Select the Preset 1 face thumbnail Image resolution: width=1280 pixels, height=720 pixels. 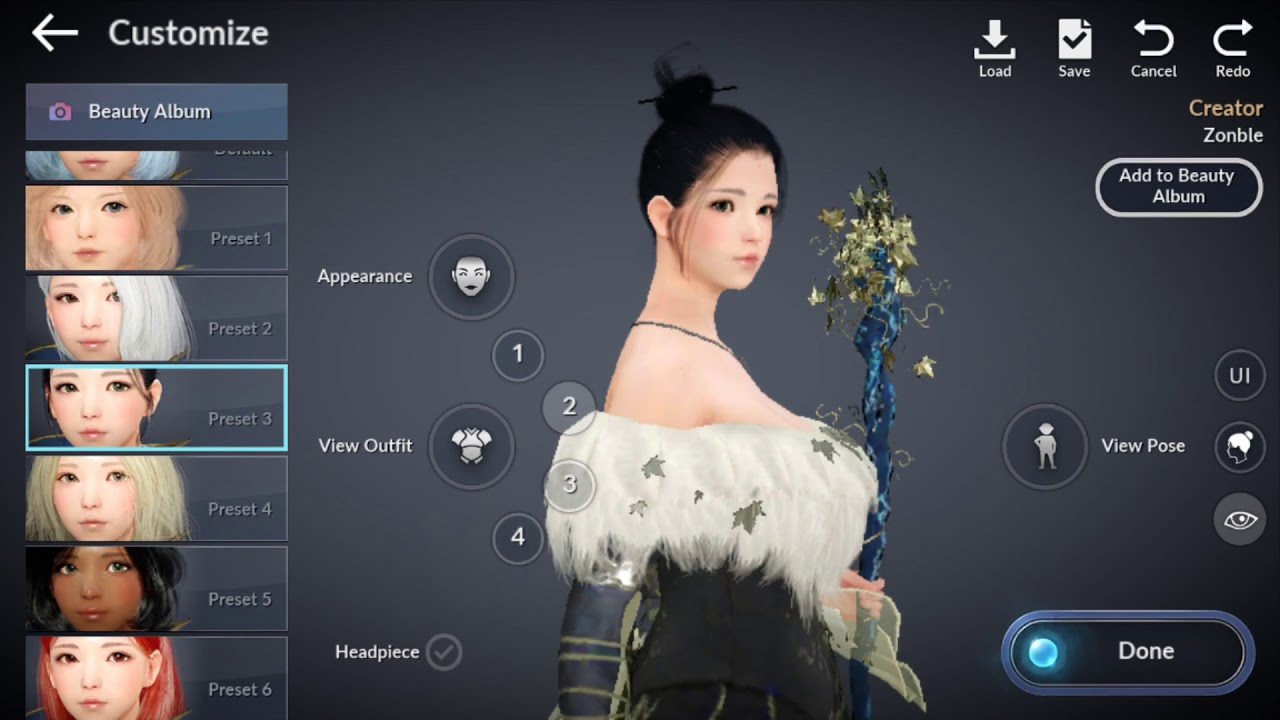click(156, 228)
